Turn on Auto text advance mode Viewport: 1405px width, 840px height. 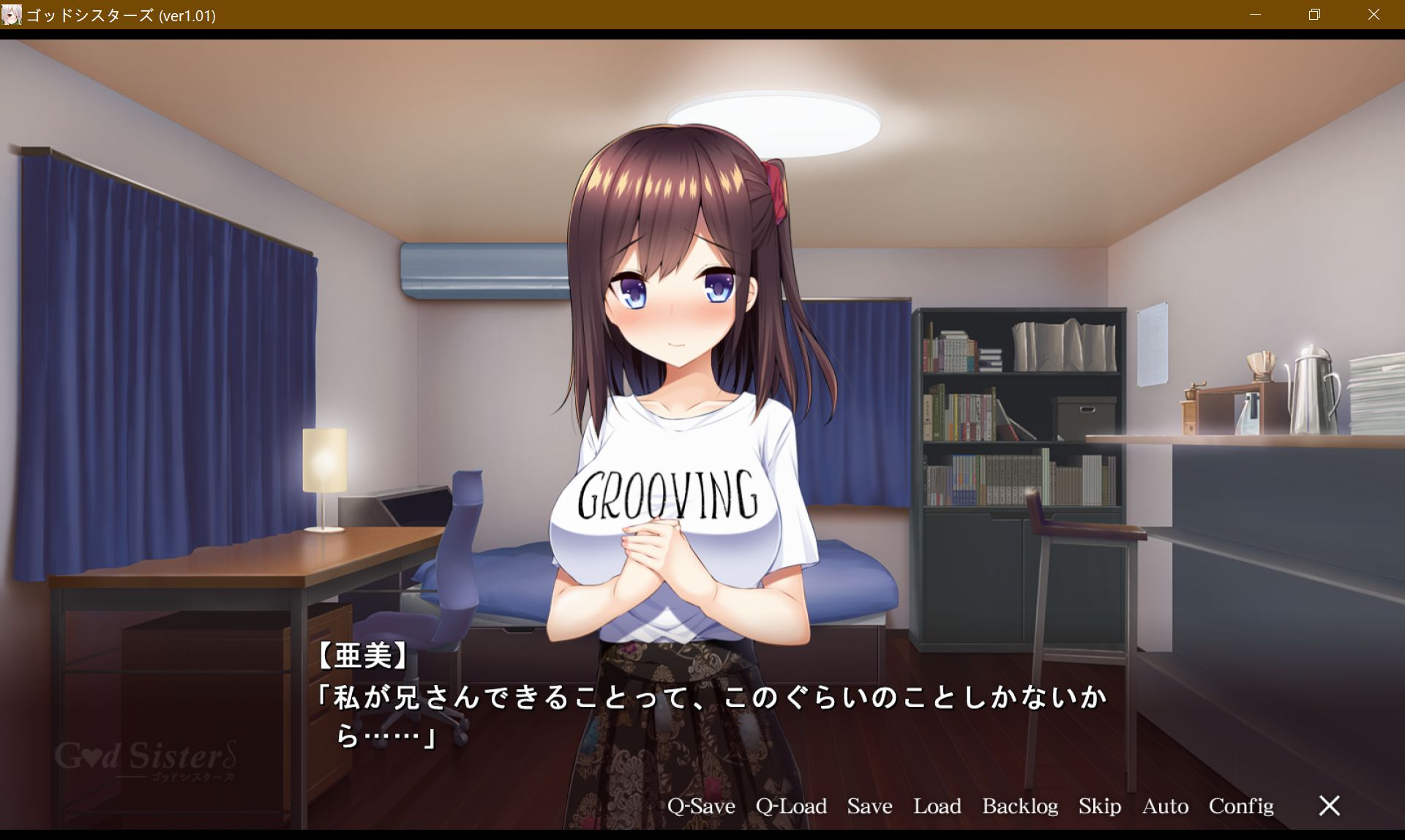point(1165,806)
